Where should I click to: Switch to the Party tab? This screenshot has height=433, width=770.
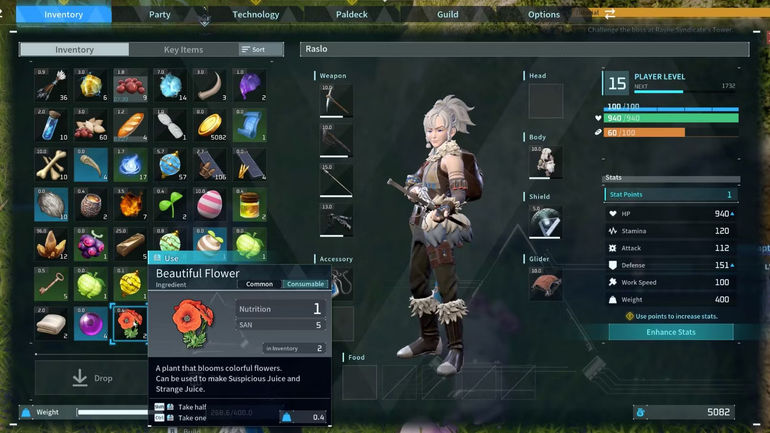(x=160, y=14)
